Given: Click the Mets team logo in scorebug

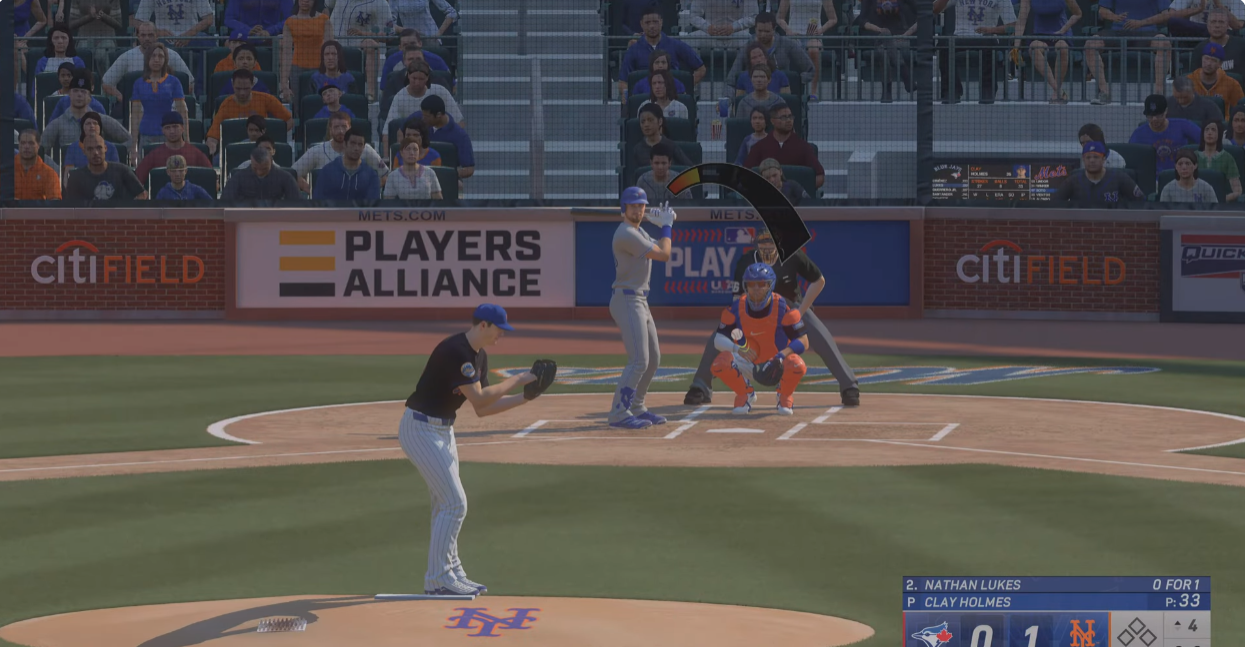Looking at the screenshot, I should coord(1083,633).
